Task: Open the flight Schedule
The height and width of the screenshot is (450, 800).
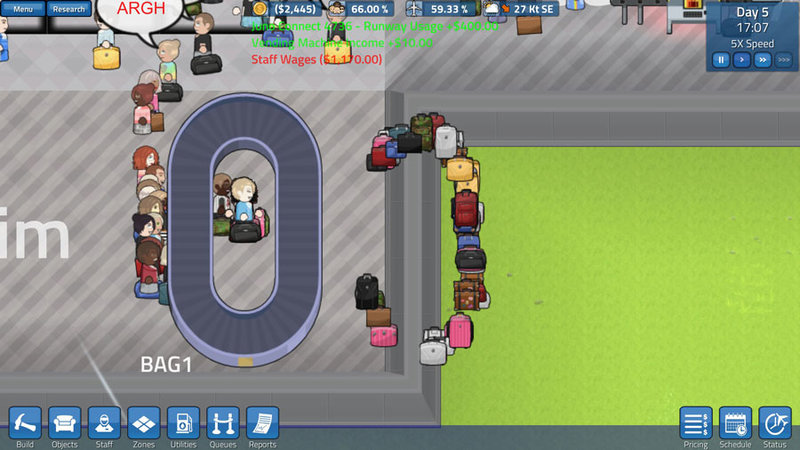Action: coord(735,423)
